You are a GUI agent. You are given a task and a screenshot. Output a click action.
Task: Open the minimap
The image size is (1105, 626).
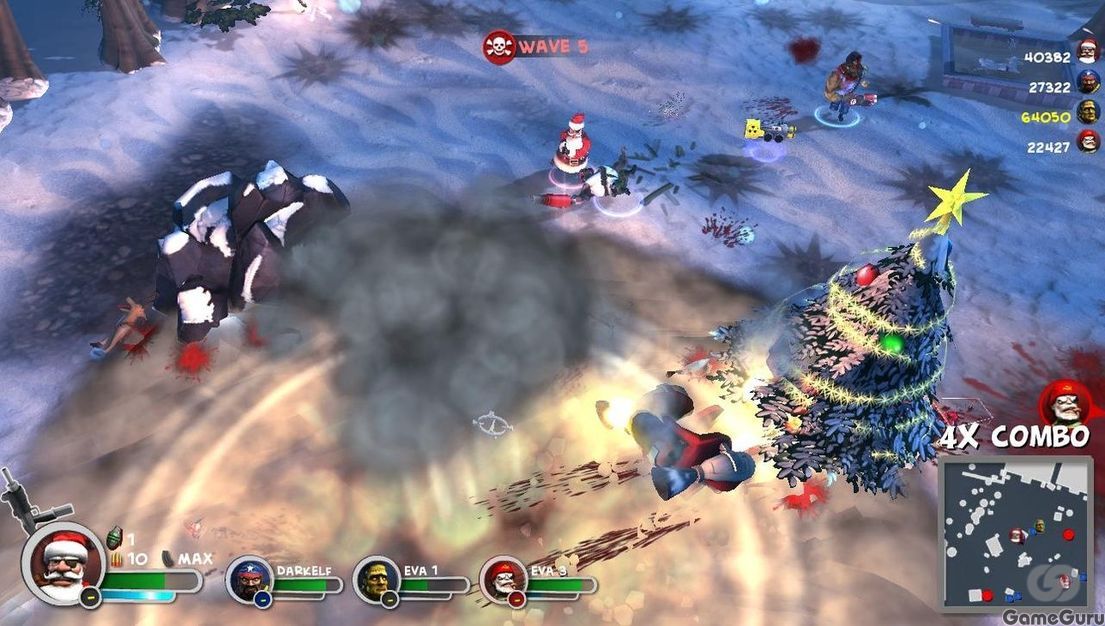(x=1015, y=533)
